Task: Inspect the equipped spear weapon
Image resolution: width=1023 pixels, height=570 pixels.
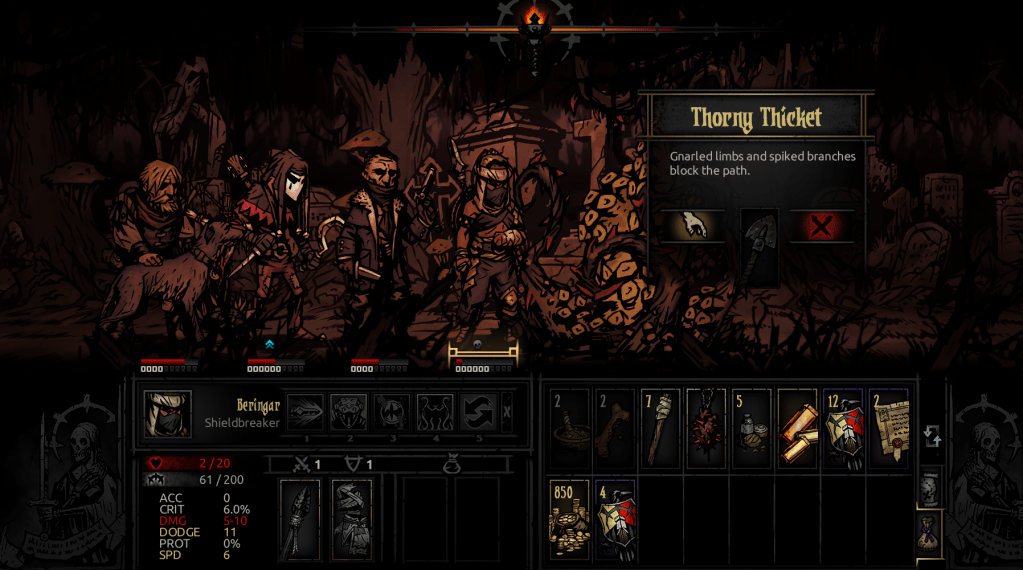Action: [300, 519]
